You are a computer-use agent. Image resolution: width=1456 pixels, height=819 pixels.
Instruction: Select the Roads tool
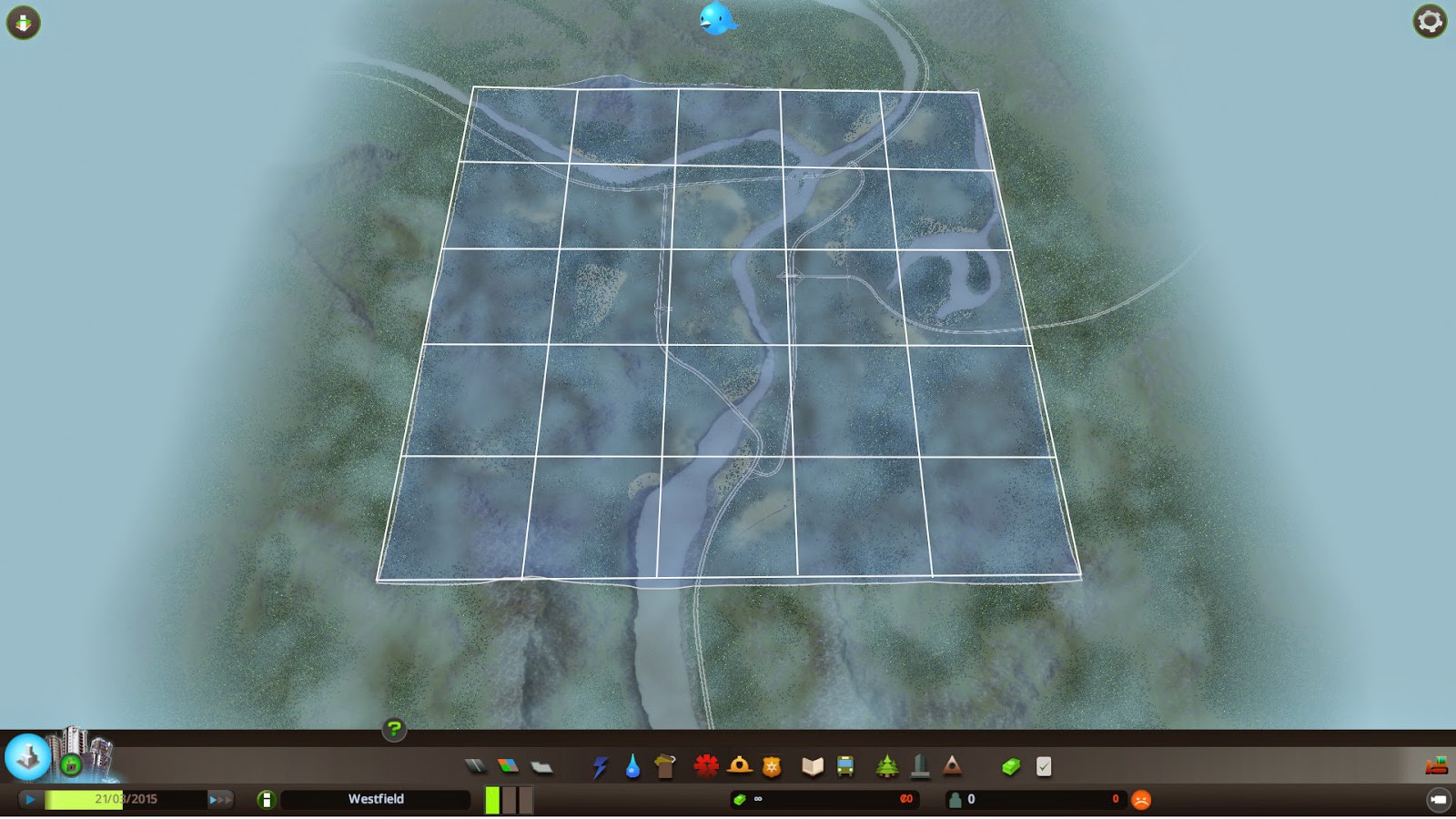476,766
